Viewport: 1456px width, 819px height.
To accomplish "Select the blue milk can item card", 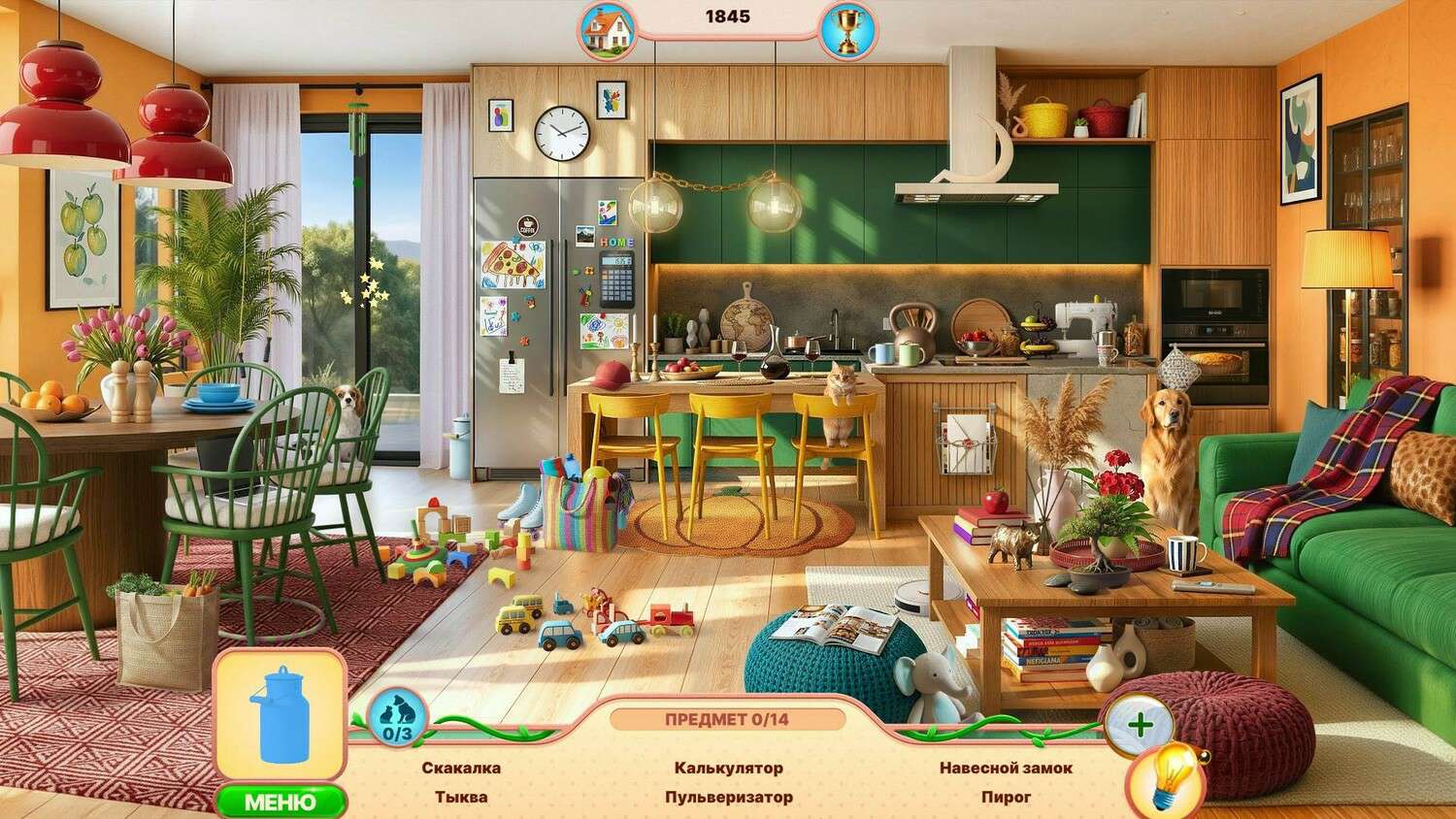I will (280, 715).
